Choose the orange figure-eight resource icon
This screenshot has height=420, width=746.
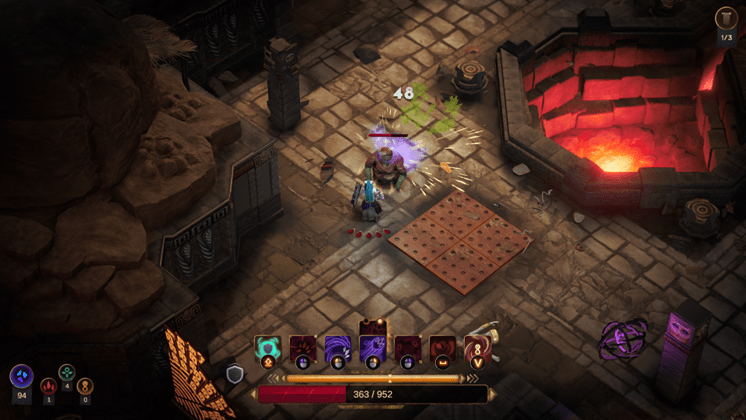point(85,385)
